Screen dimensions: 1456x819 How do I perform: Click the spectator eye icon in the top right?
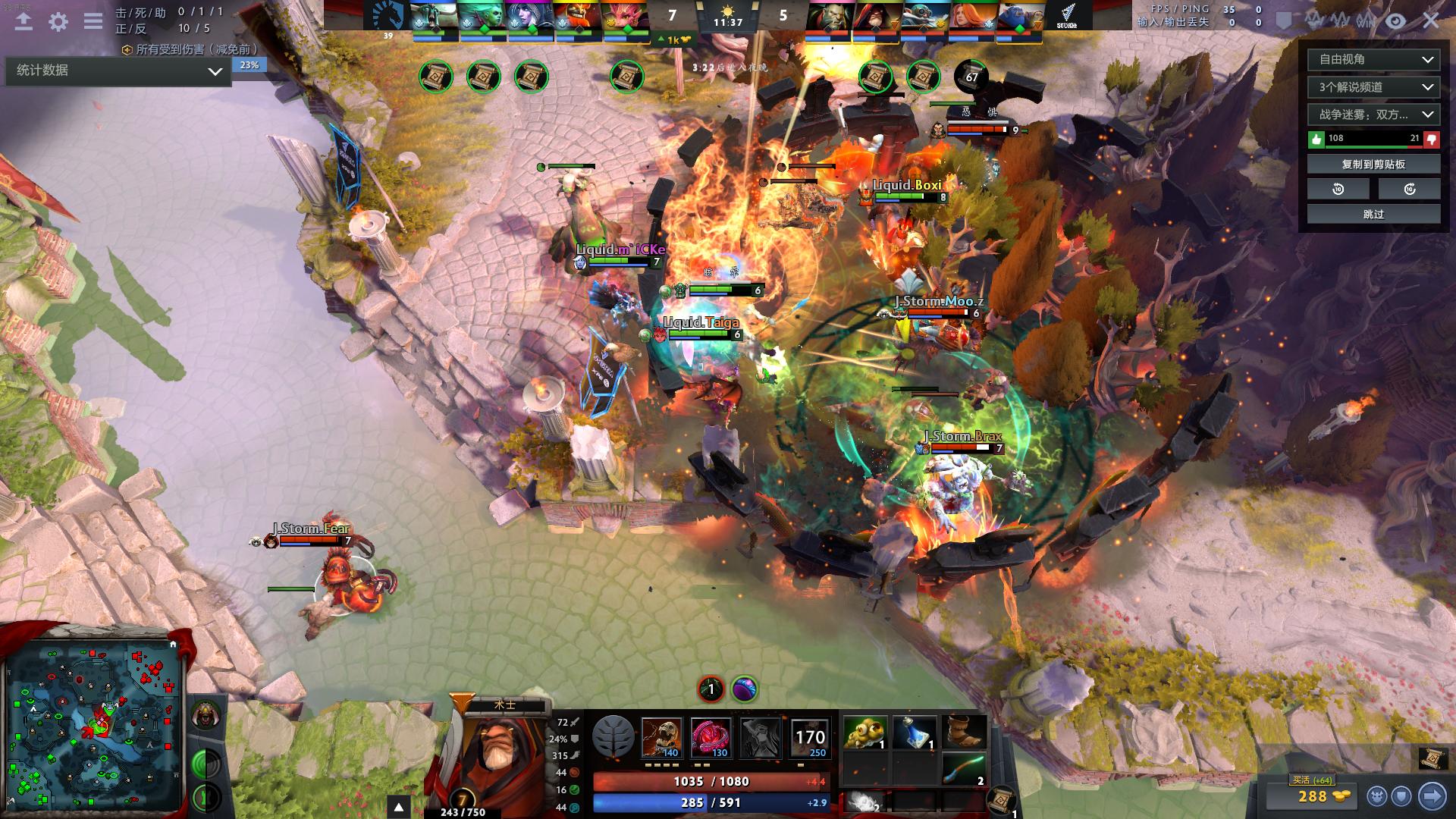coord(1394,20)
